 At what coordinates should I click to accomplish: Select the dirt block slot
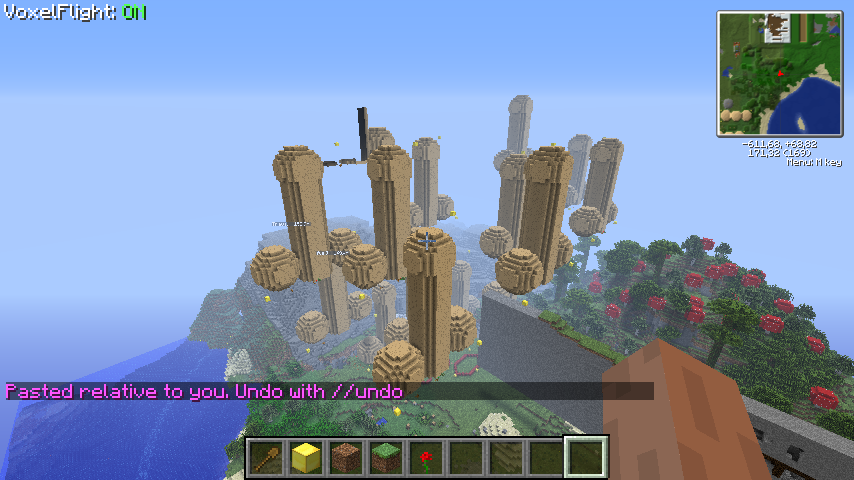[346, 458]
